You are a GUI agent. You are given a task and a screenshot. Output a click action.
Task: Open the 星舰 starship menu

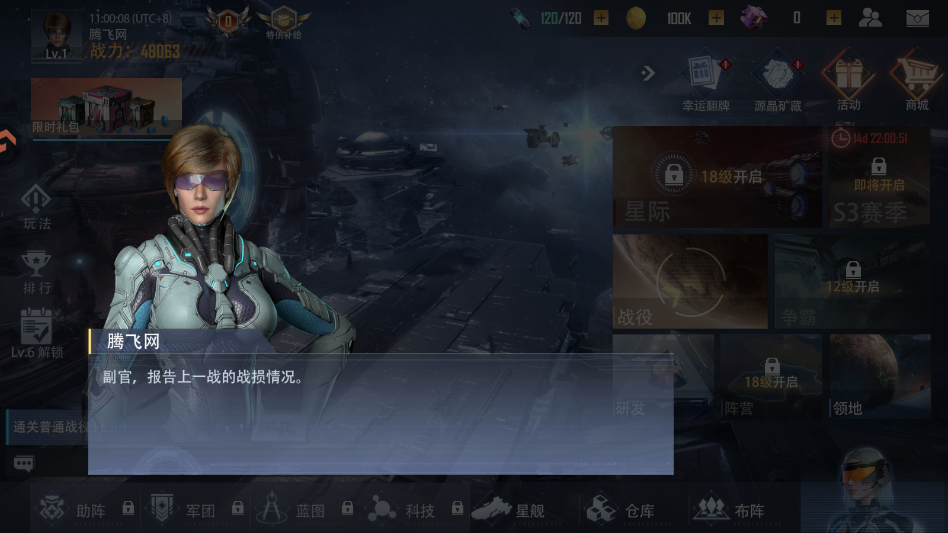510,510
